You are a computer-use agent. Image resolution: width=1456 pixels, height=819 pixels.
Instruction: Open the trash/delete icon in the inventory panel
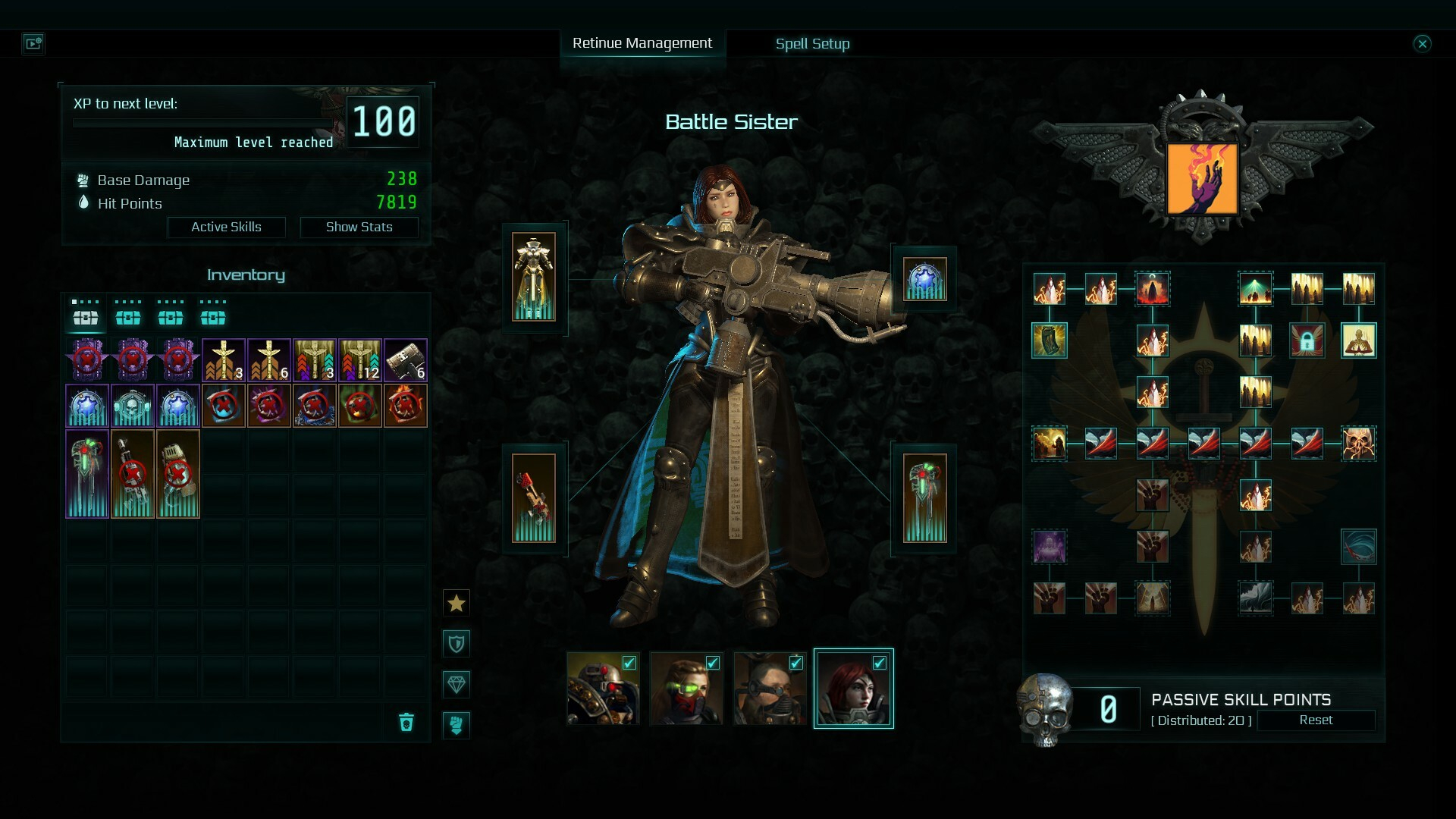[x=407, y=723]
